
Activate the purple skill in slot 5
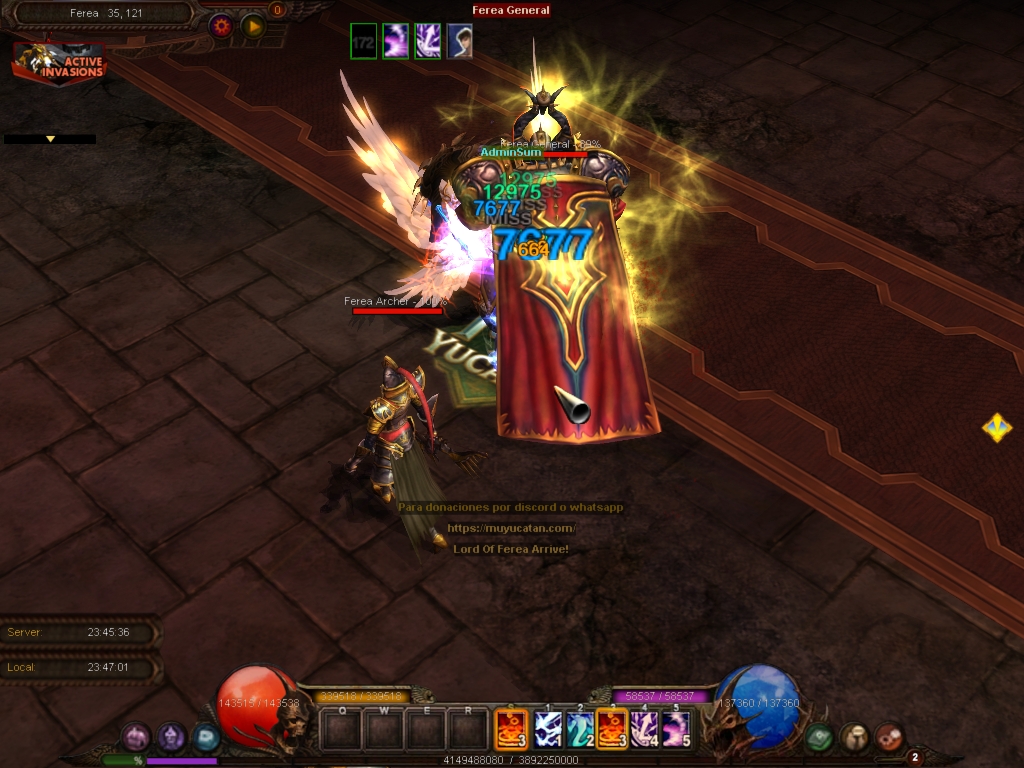676,730
